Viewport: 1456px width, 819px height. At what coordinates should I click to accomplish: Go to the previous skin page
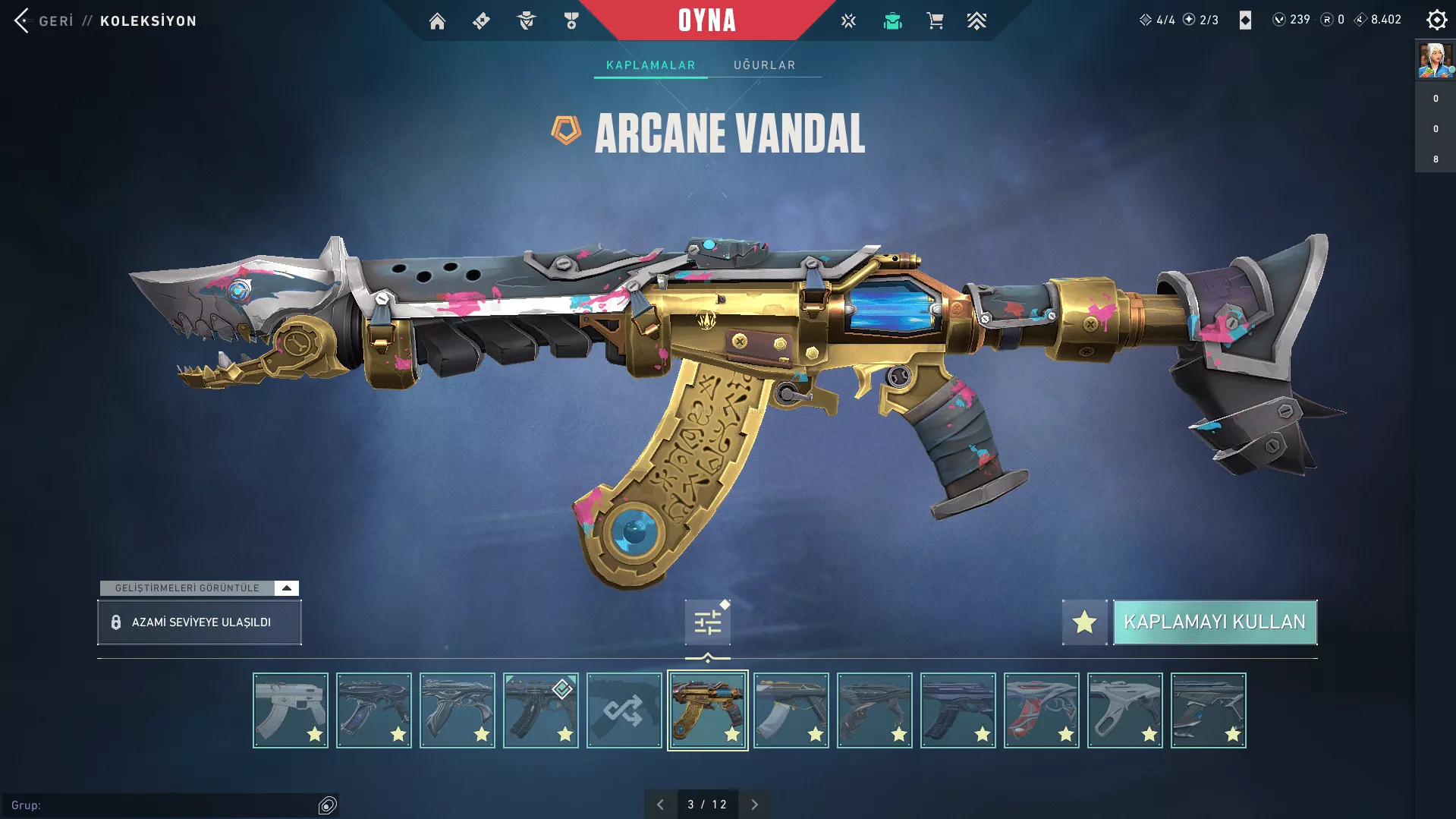tap(660, 805)
